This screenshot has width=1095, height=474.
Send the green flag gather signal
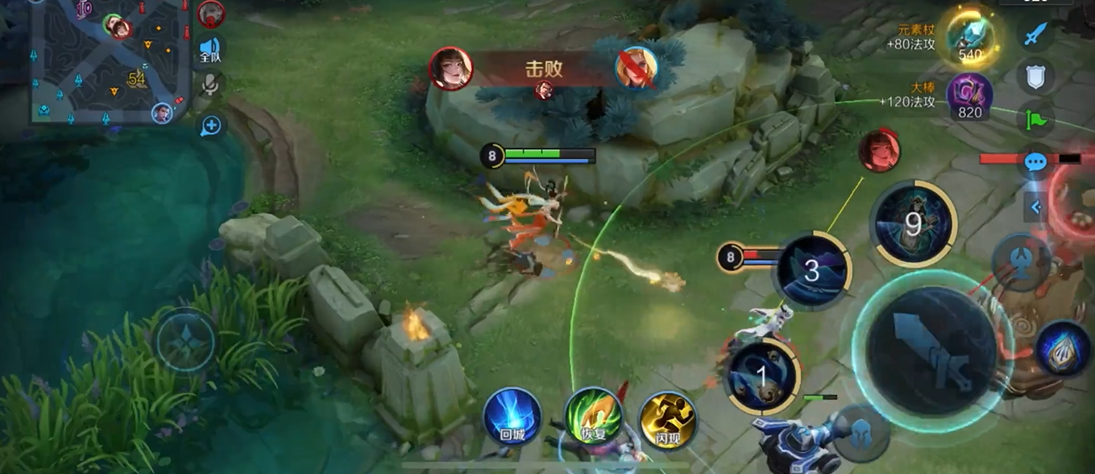(x=1035, y=121)
